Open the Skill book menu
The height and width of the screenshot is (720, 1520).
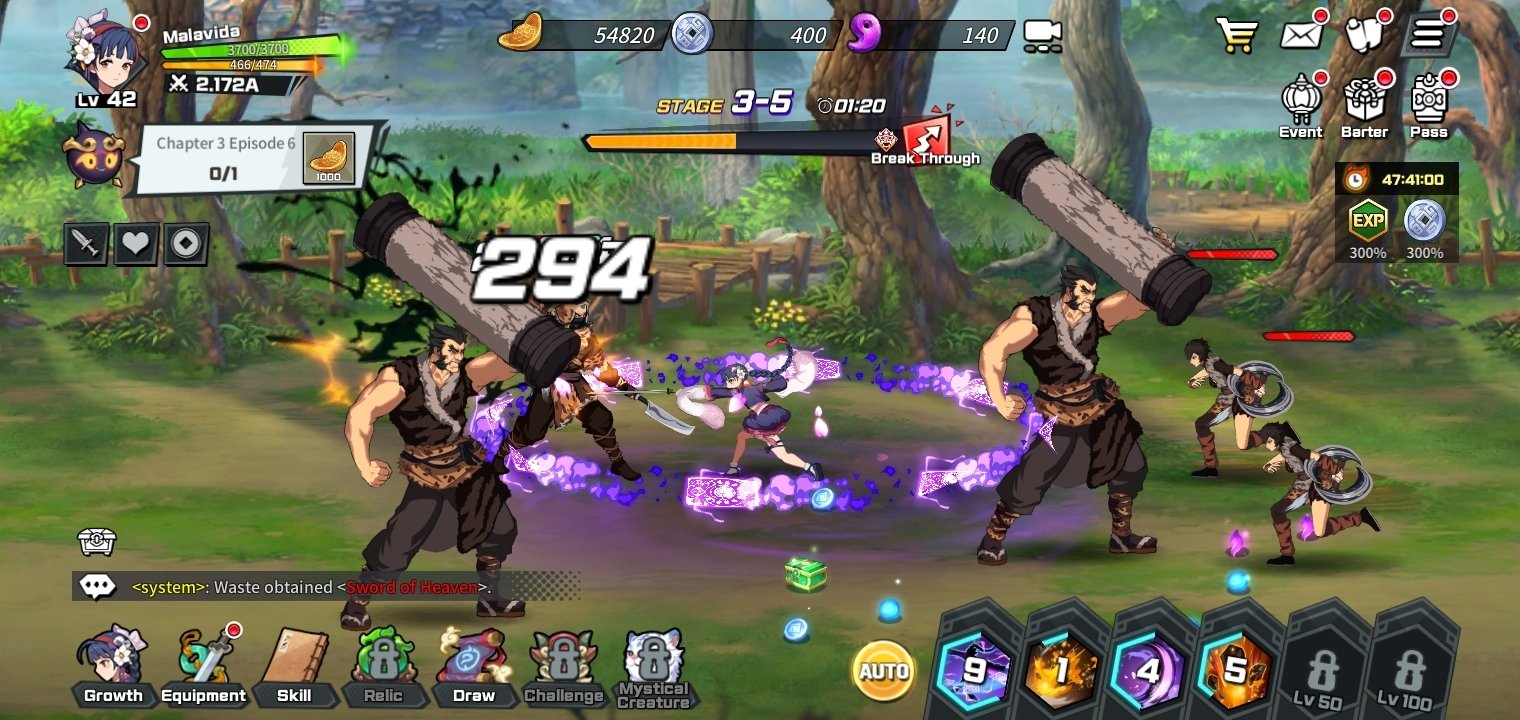pos(293,667)
